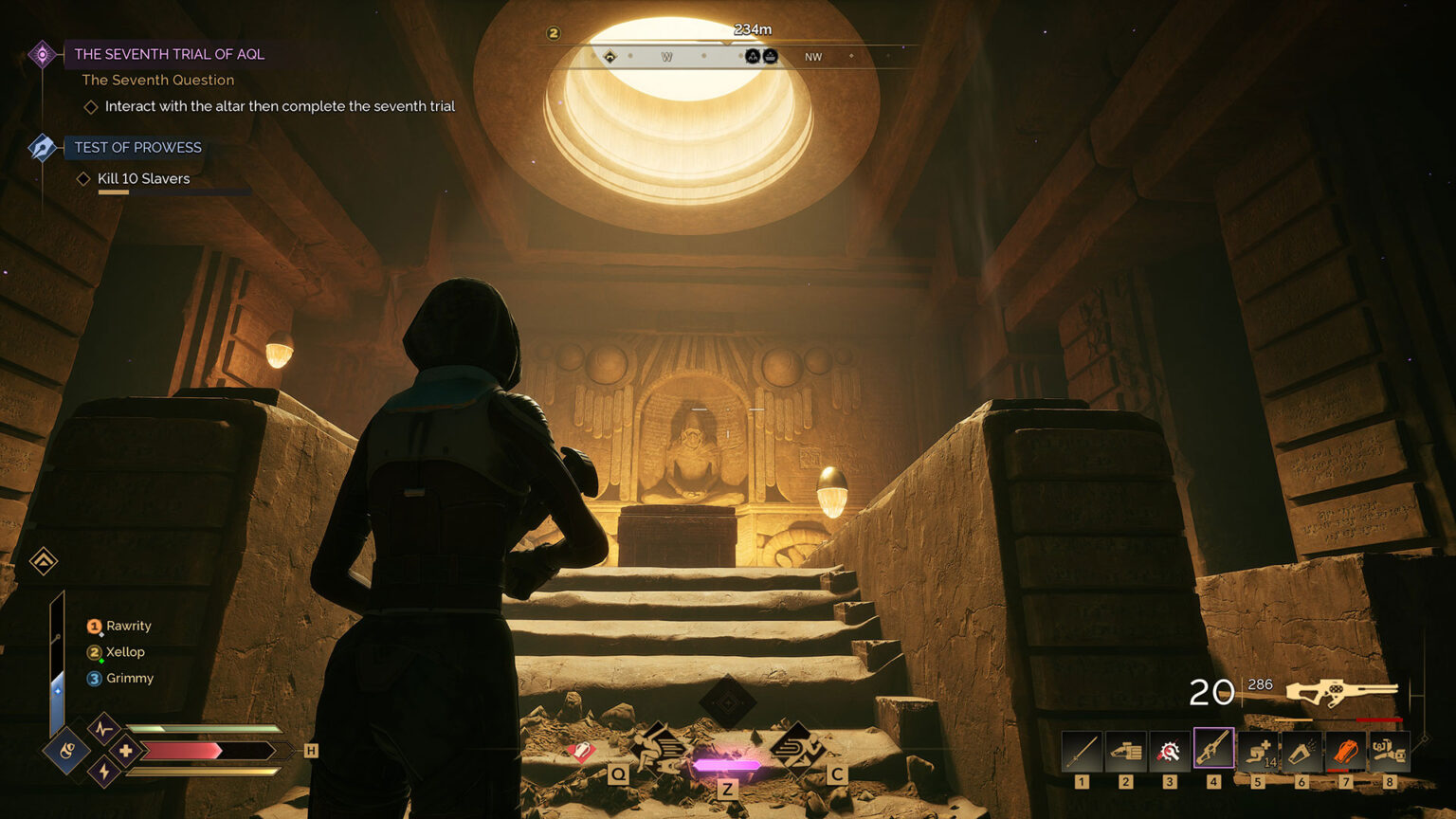This screenshot has height=819, width=1456.
Task: Choose the red repair wrench tool slot
Action: 1170,753
